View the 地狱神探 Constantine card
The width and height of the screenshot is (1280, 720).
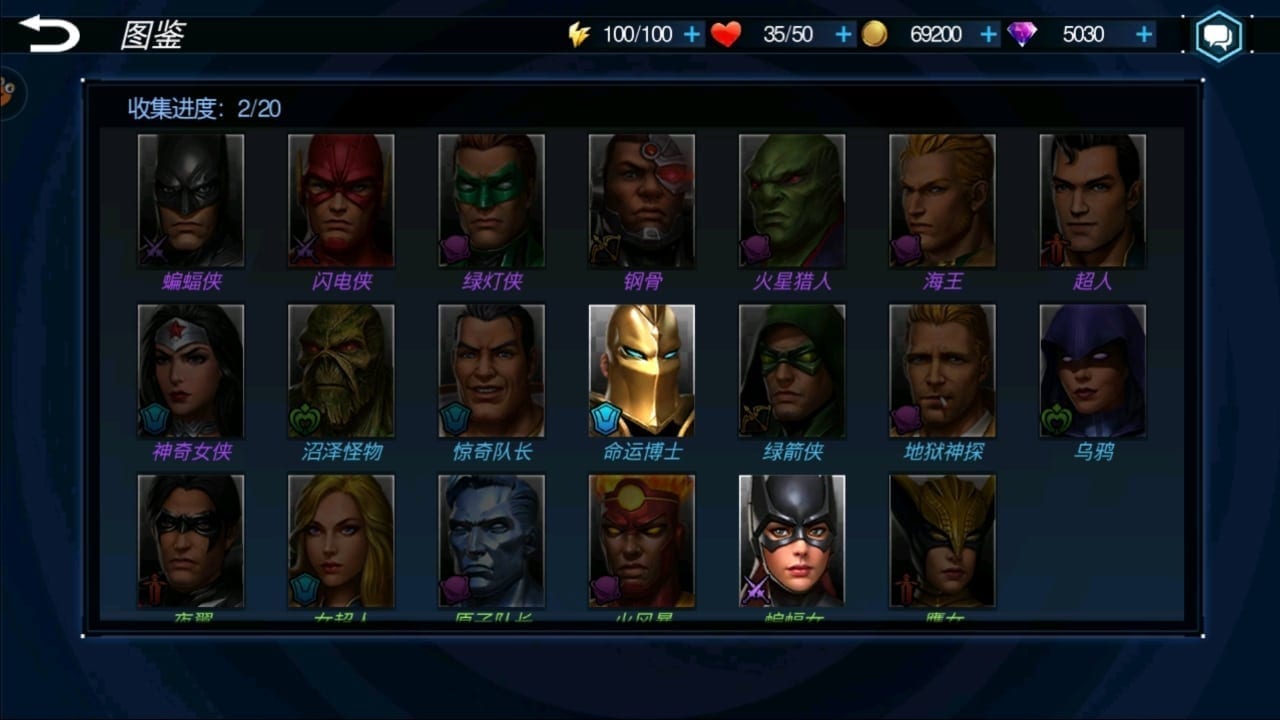pos(942,371)
